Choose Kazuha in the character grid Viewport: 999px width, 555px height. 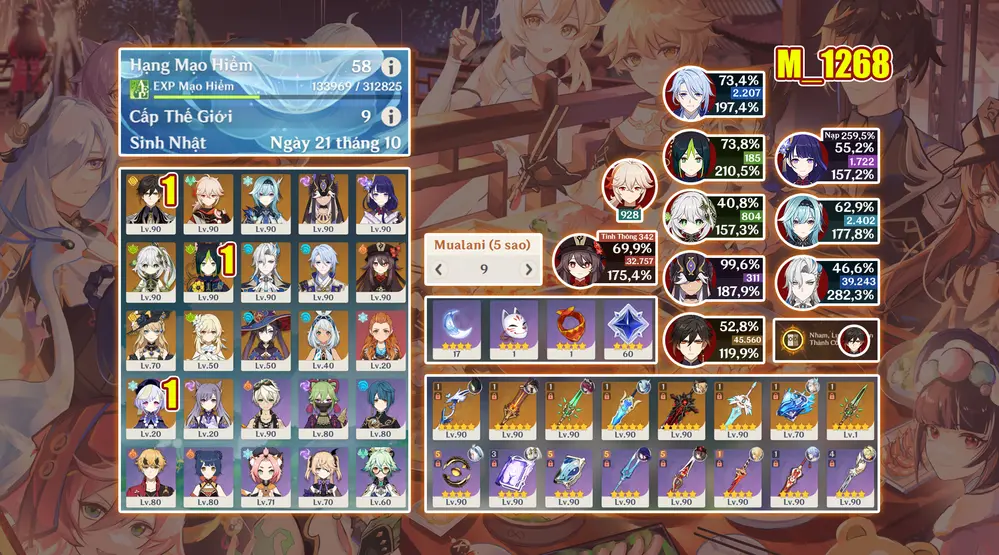coord(209,201)
